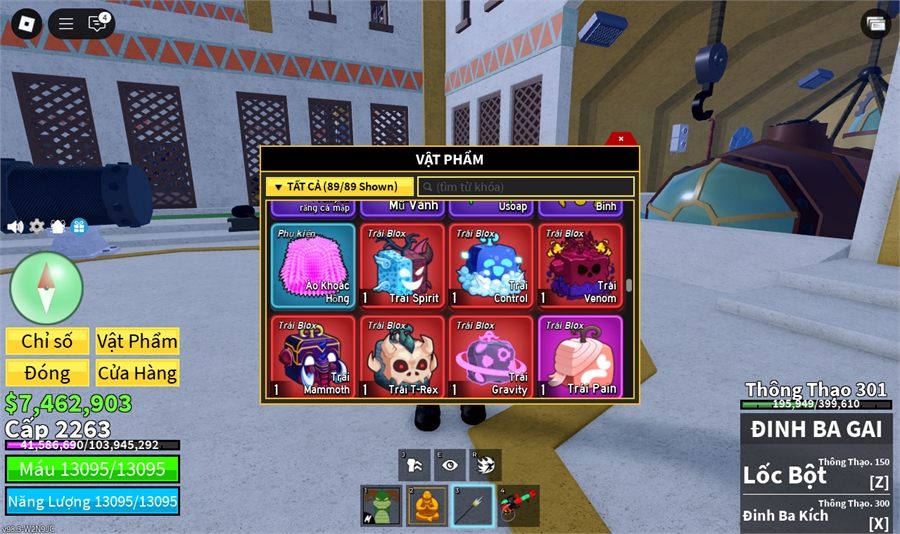
Task: Click the Đóng button
Action: (x=47, y=373)
